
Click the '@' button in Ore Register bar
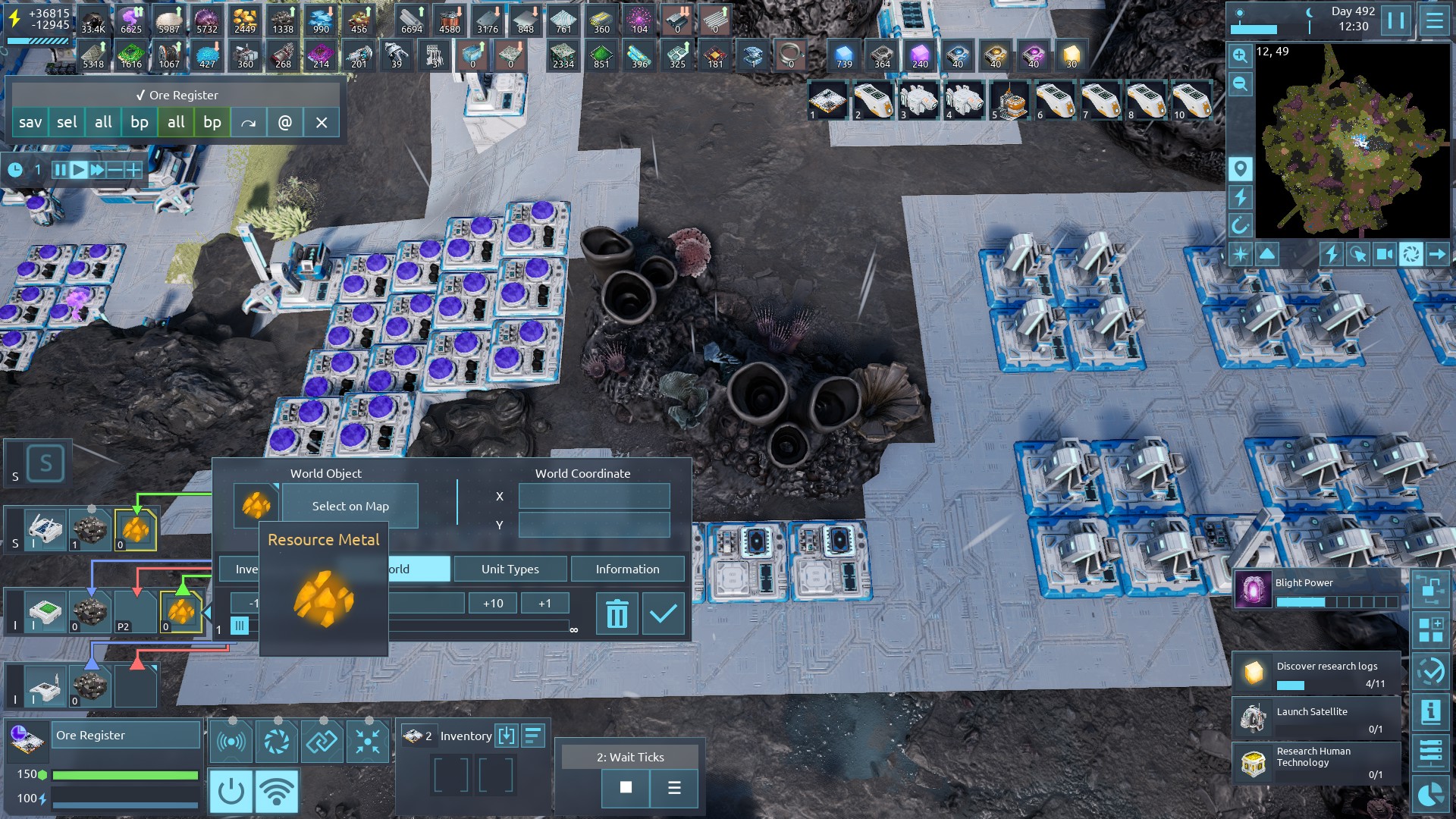click(285, 122)
